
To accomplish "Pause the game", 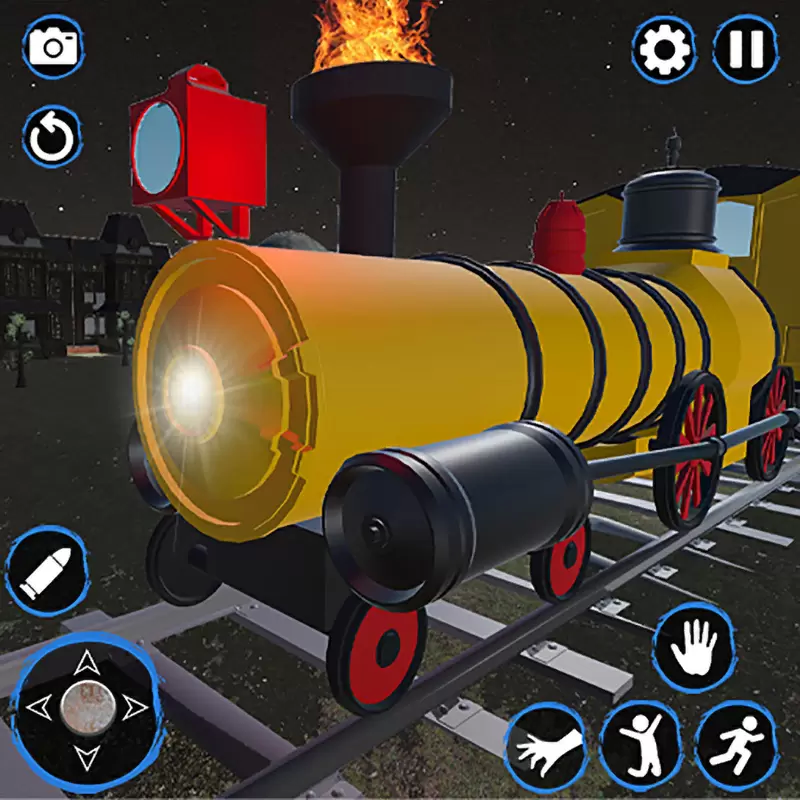I will [745, 48].
